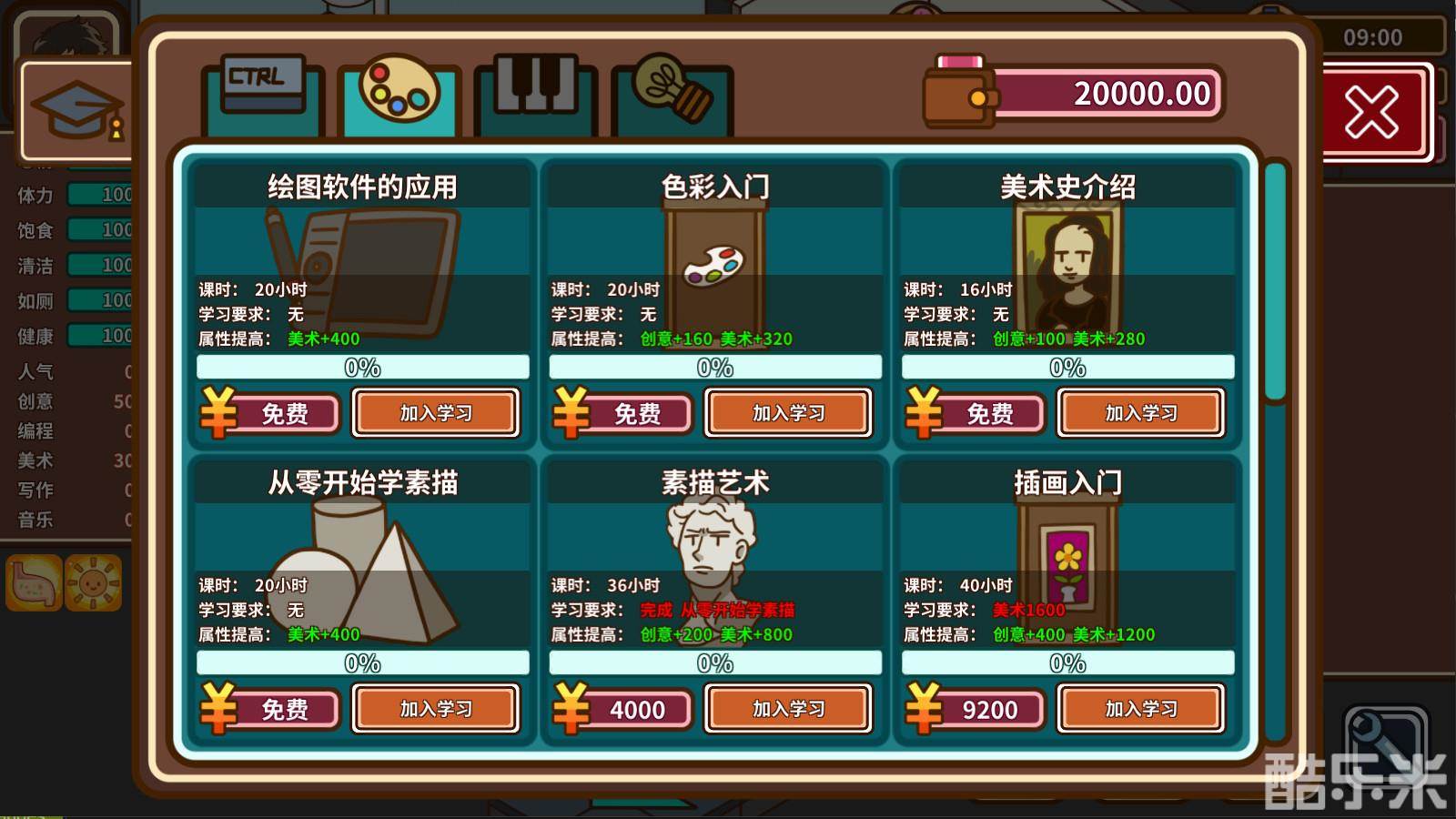Screen dimensions: 1456x819
Task: Select the keyboard programming courses tab
Action: [x=260, y=90]
